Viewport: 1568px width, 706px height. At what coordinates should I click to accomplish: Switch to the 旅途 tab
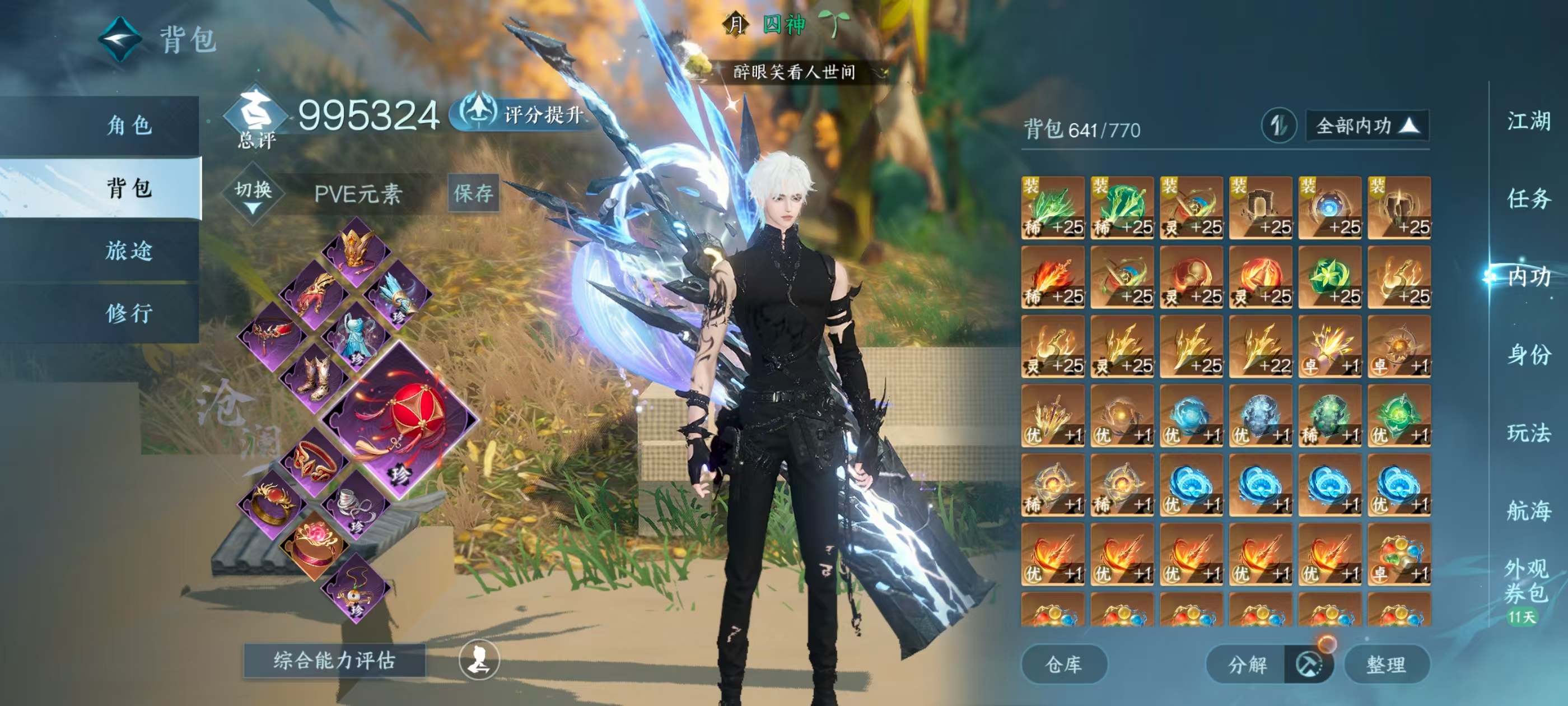point(129,250)
